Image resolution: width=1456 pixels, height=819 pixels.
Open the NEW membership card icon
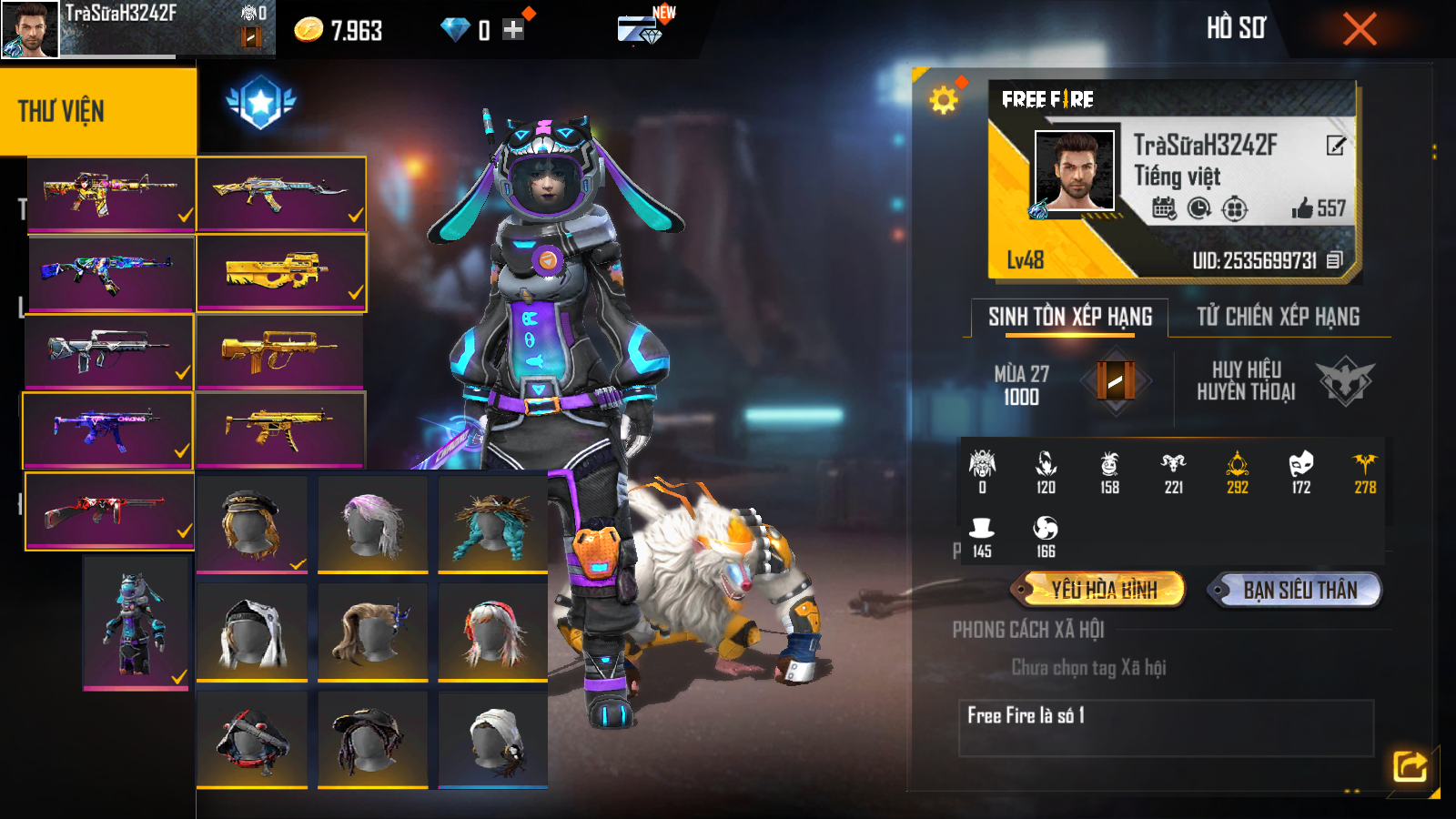pyautogui.click(x=640, y=30)
